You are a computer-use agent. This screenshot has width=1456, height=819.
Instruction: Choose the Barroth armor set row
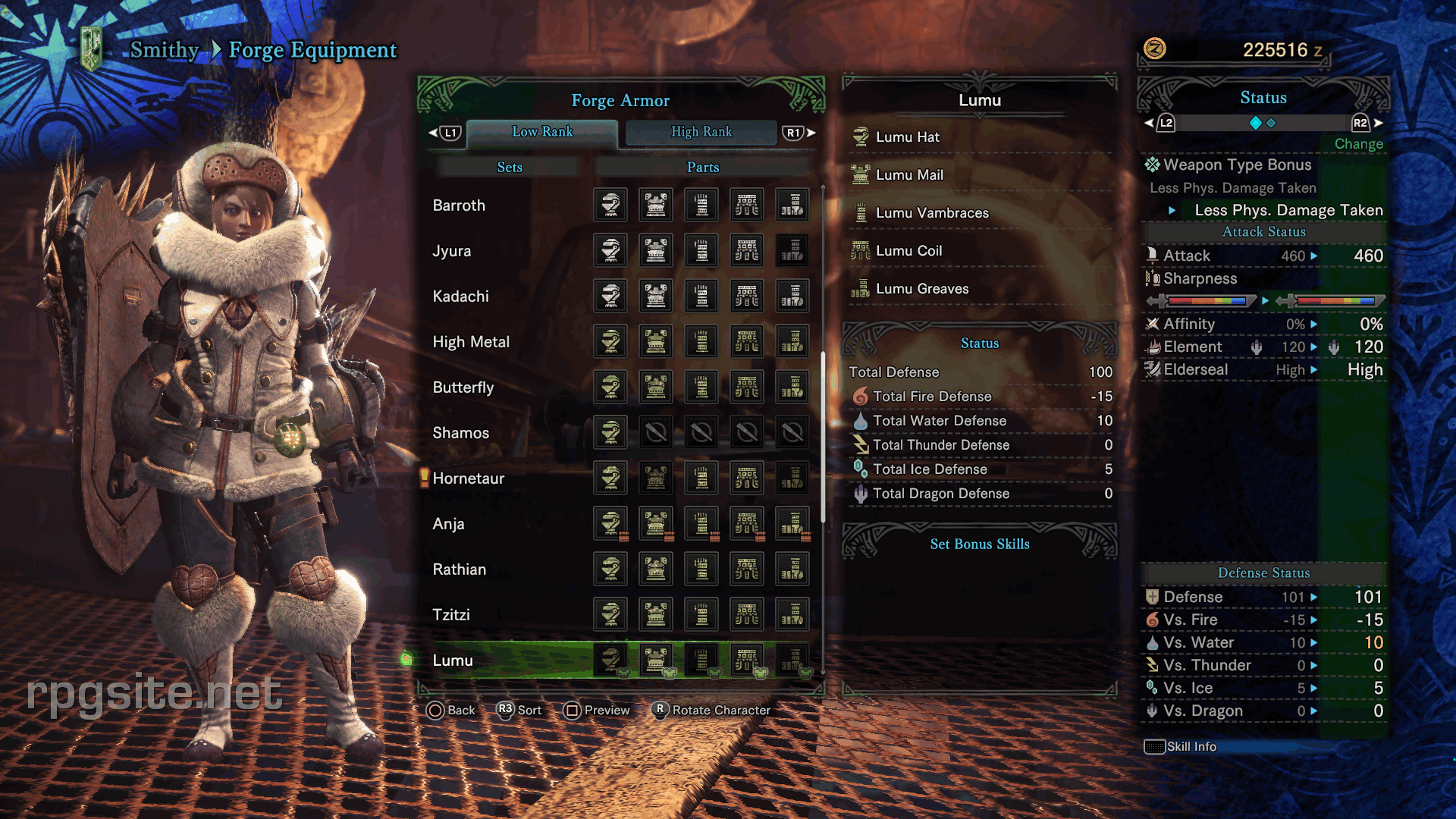tap(459, 206)
